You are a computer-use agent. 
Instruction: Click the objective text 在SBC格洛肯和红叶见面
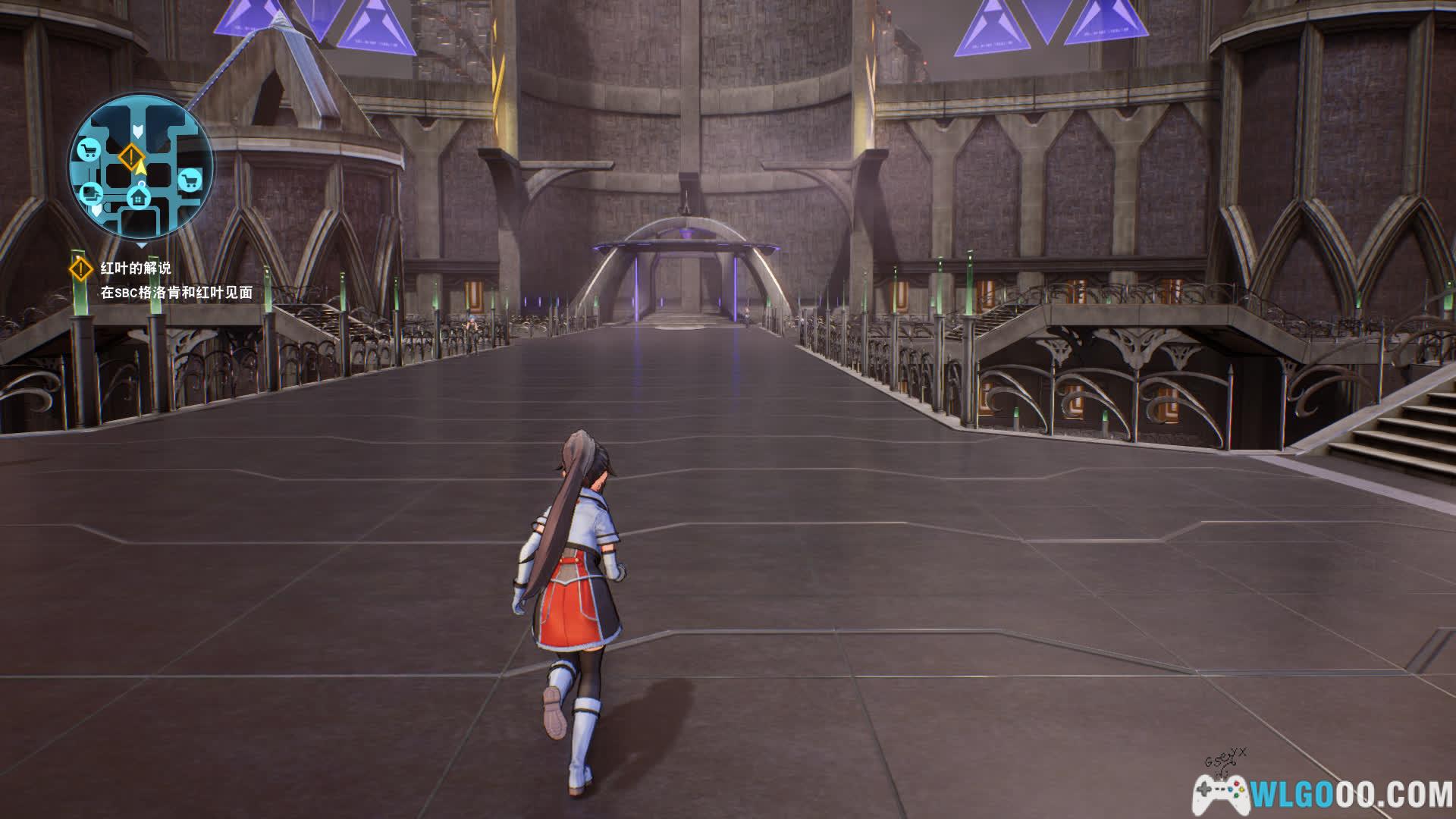pos(176,293)
